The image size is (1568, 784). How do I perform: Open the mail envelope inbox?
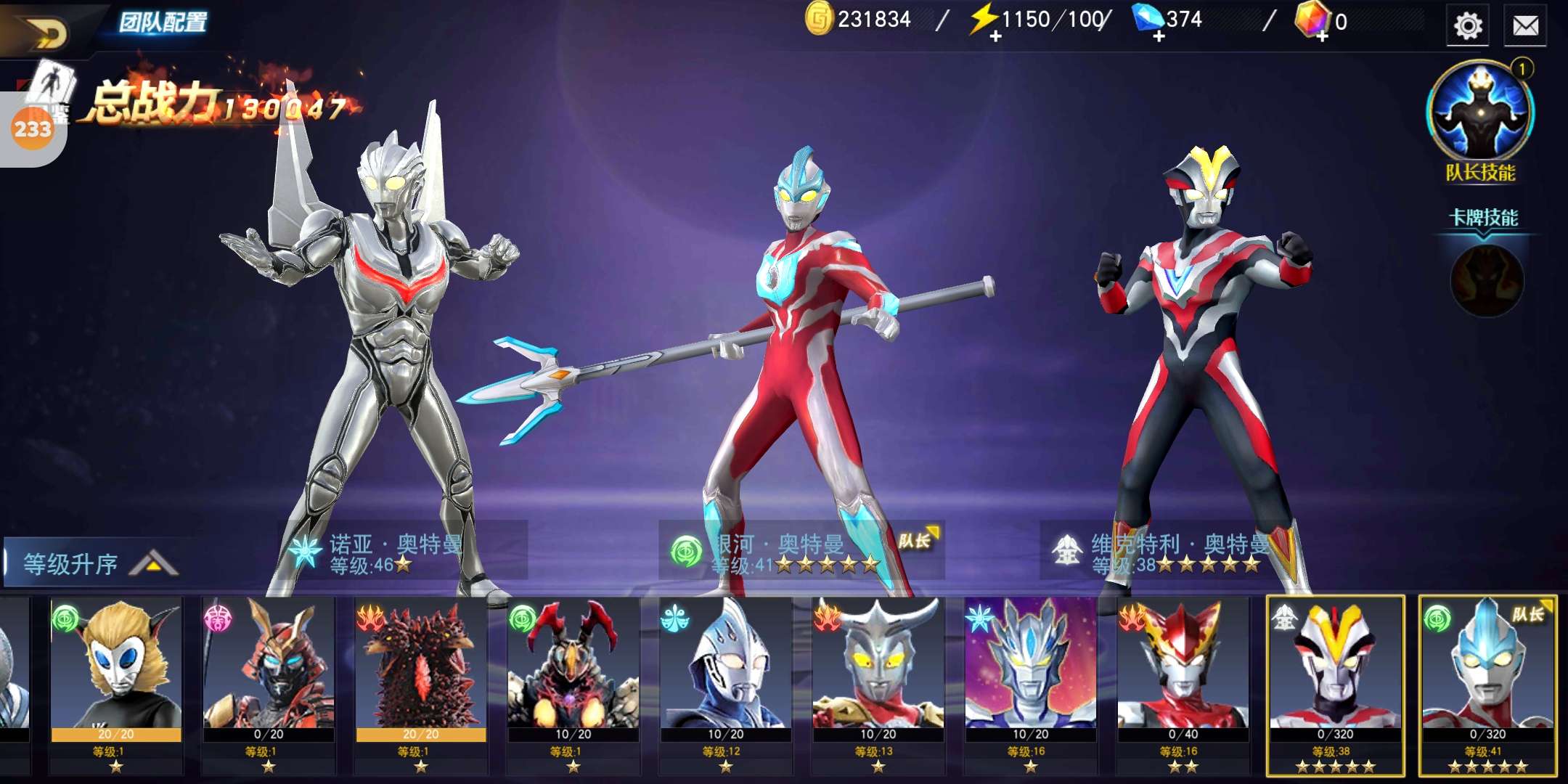pyautogui.click(x=1525, y=26)
